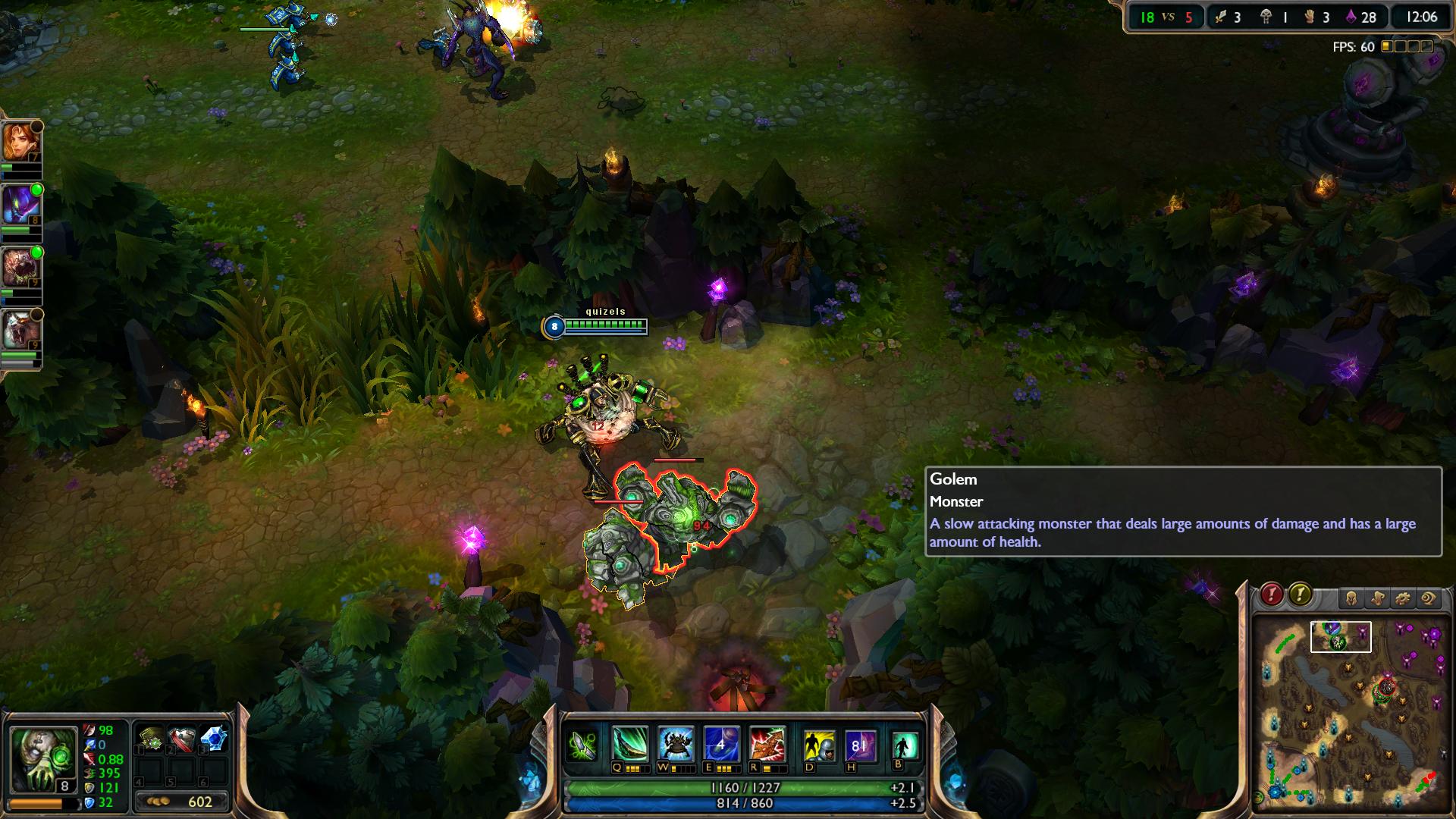The height and width of the screenshot is (819, 1456).
Task: Toggle the eye icon button above minimap
Action: (x=1428, y=599)
